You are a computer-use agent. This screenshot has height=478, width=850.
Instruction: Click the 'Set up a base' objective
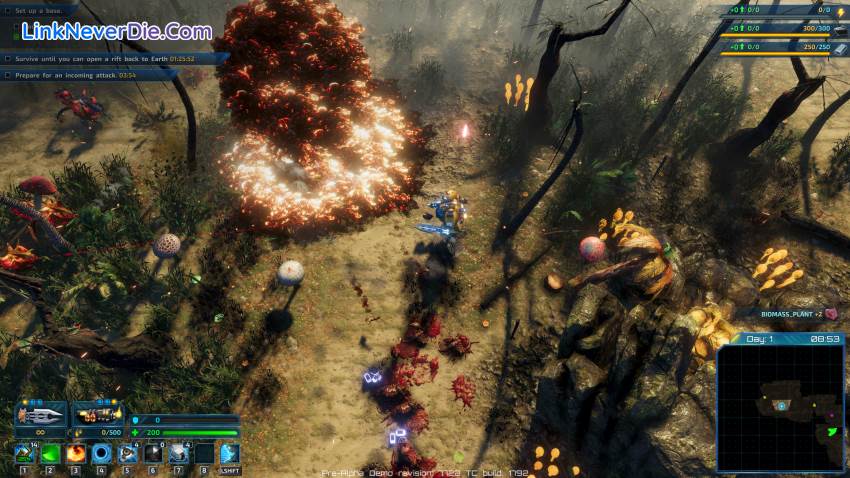pos(40,11)
